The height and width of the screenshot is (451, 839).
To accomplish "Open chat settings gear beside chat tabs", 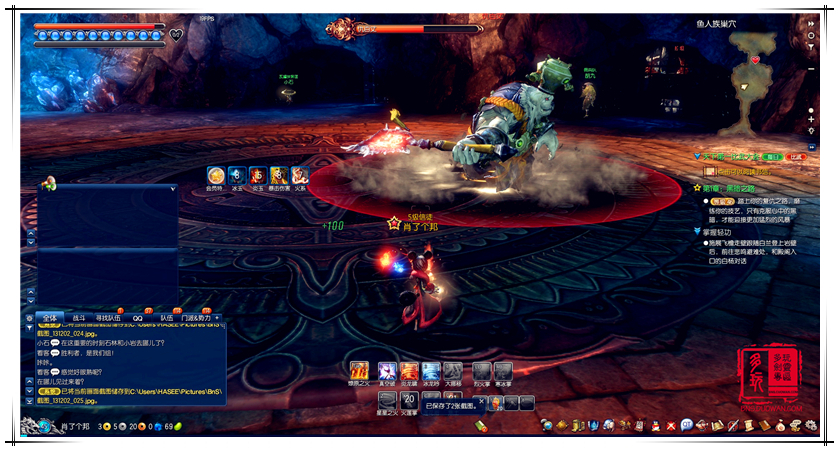I will [29, 318].
